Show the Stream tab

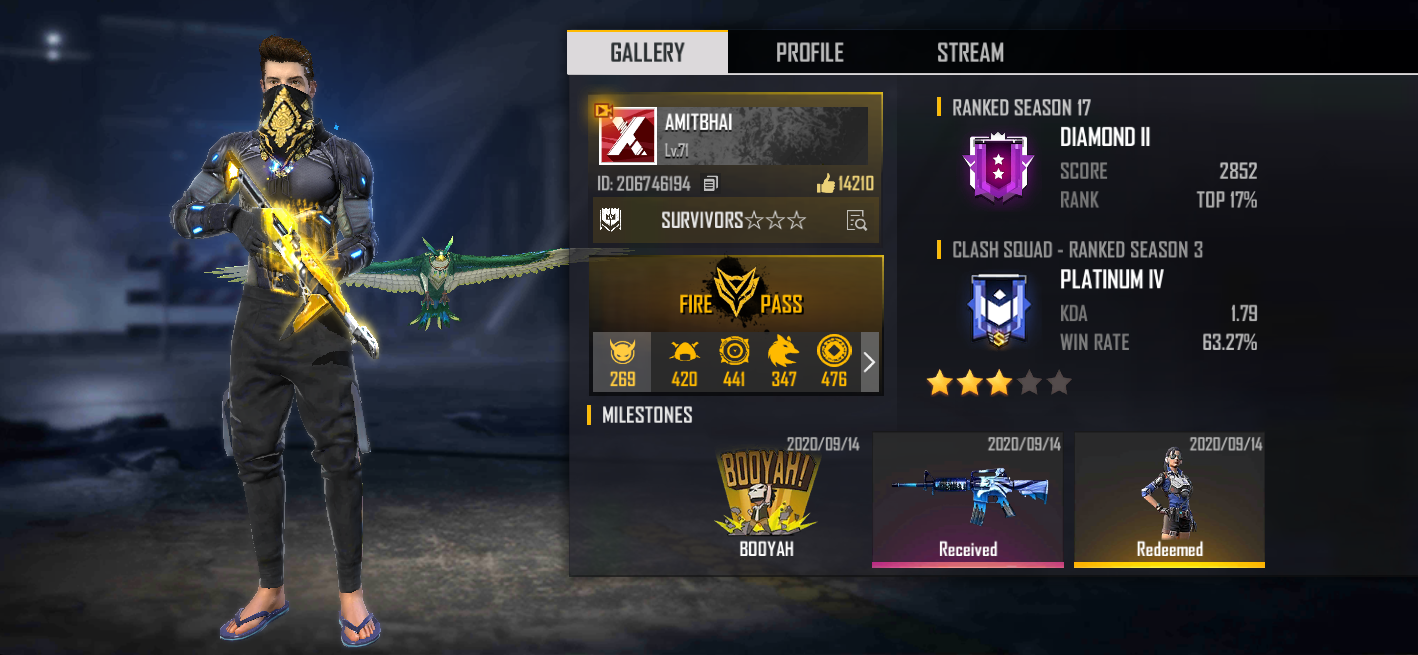970,53
